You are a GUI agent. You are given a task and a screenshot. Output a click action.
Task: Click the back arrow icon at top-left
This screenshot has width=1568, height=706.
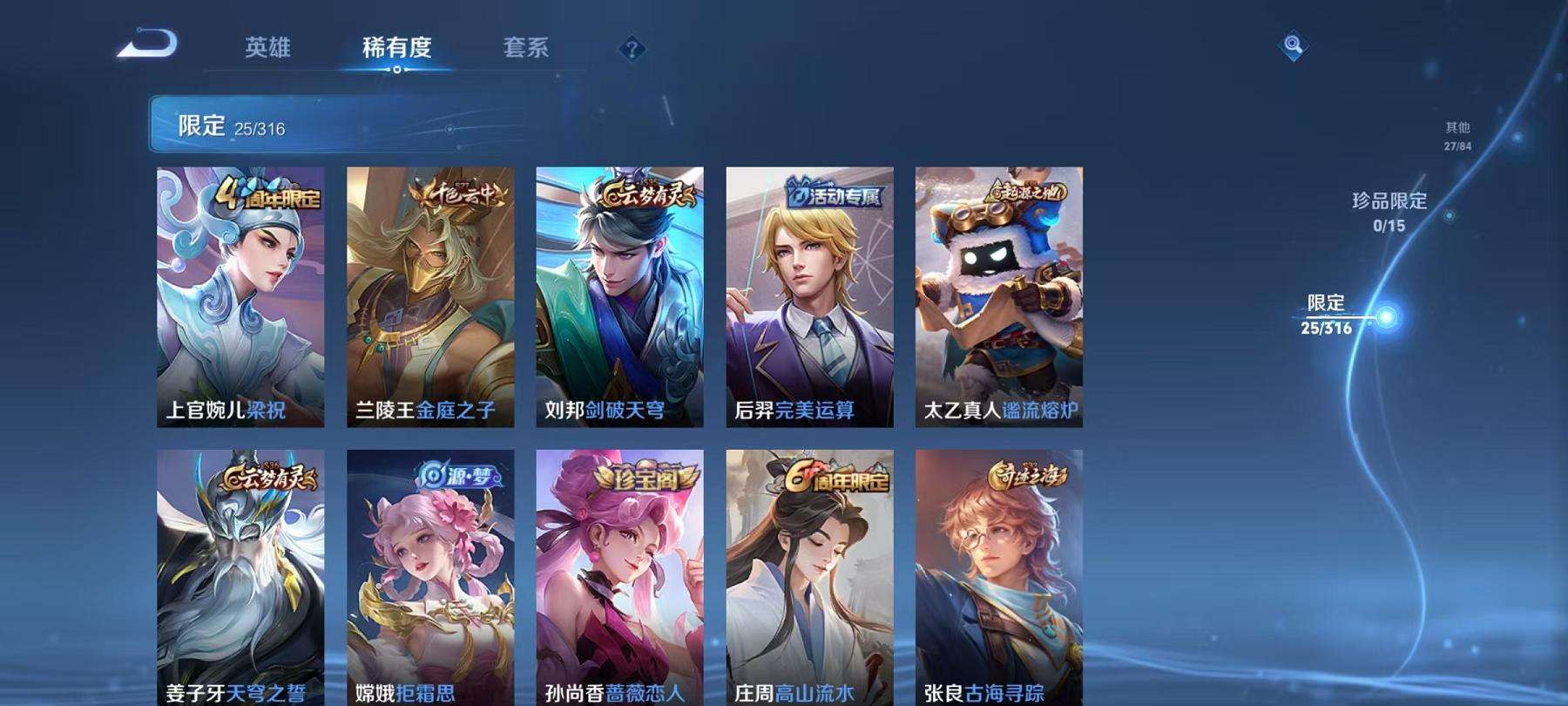pos(147,42)
